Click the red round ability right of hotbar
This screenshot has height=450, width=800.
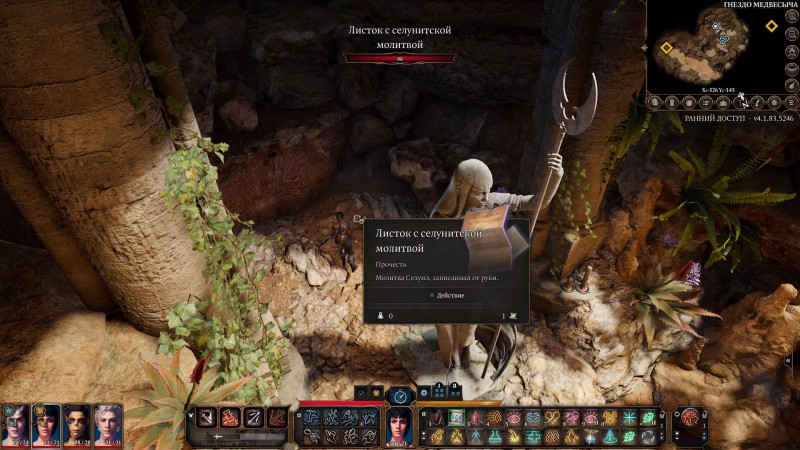(689, 417)
